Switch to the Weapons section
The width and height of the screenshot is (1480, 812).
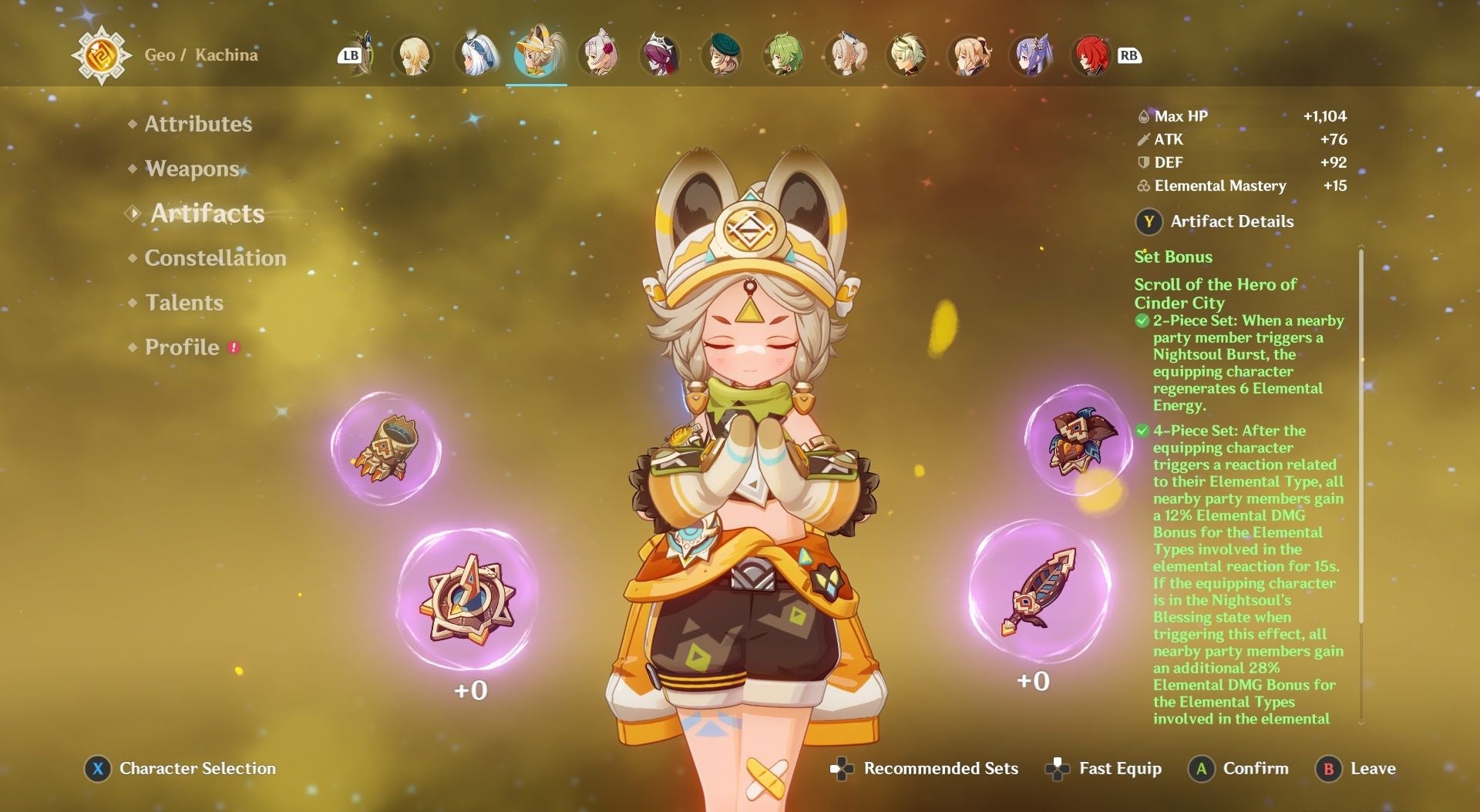(192, 168)
